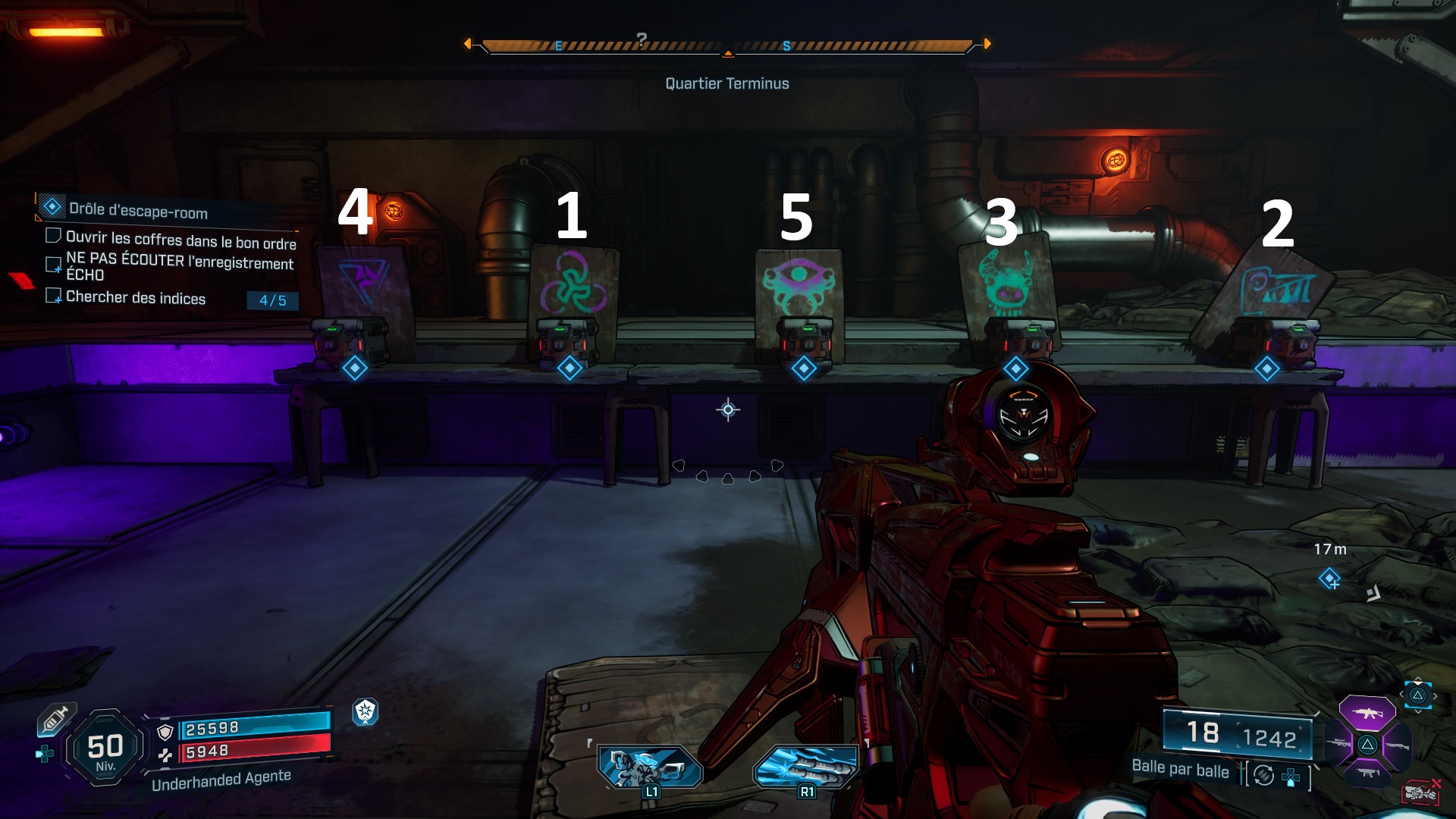Click the Guardian Rank star emblem above the health bar
This screenshot has width=1456, height=819.
[366, 714]
